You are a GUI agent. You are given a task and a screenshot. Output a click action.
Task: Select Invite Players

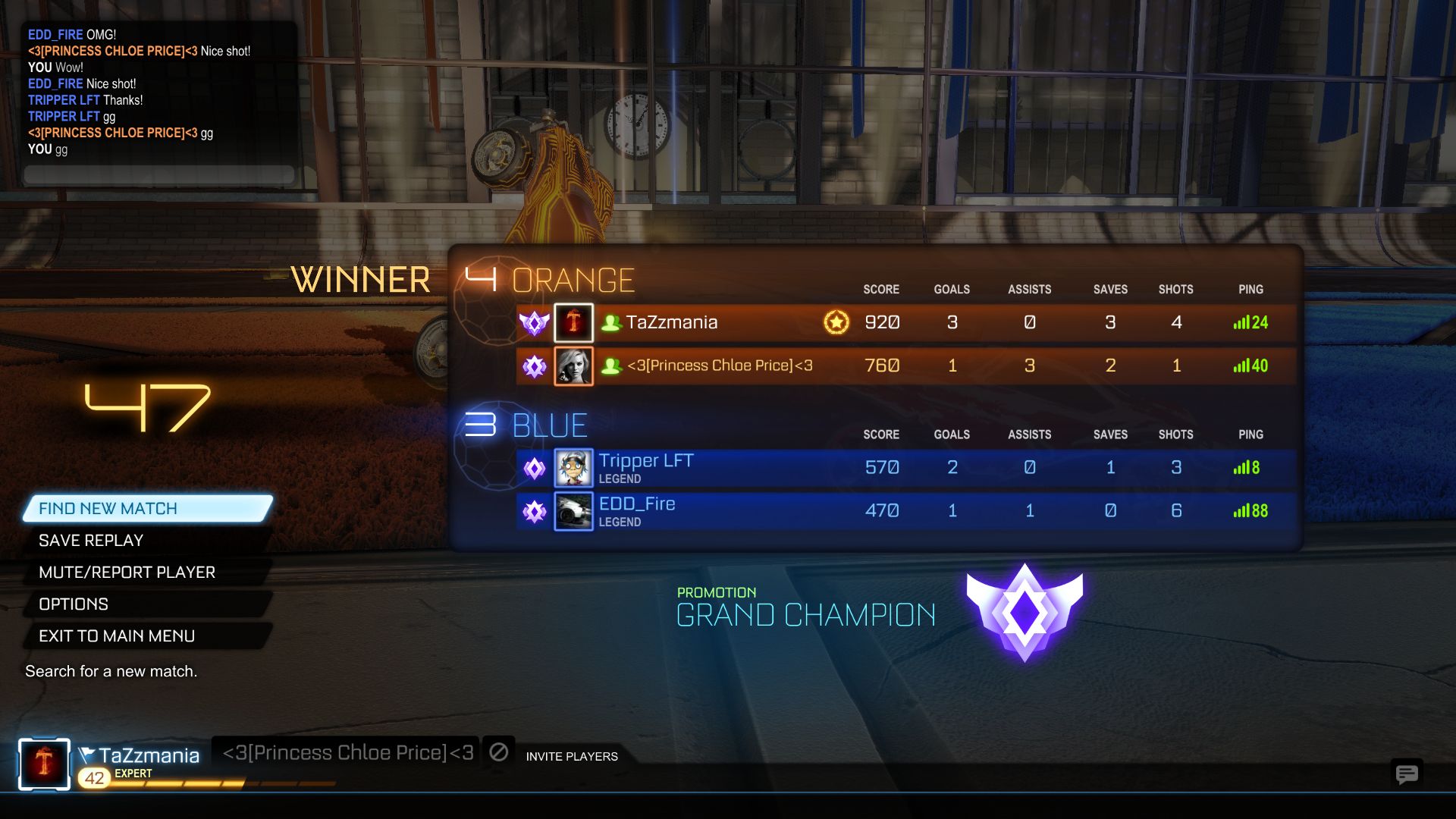pos(571,756)
